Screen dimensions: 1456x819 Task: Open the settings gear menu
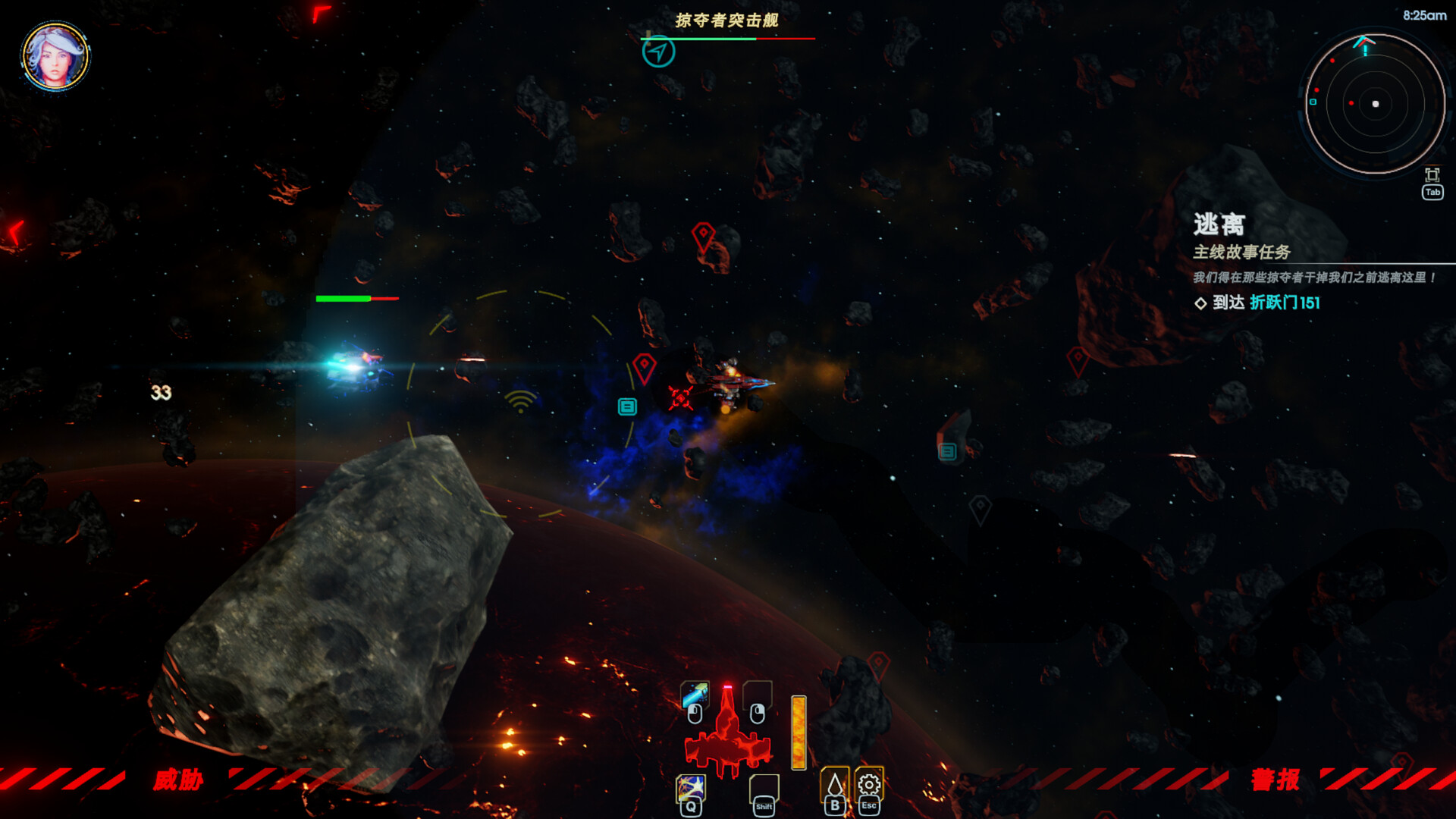click(869, 784)
